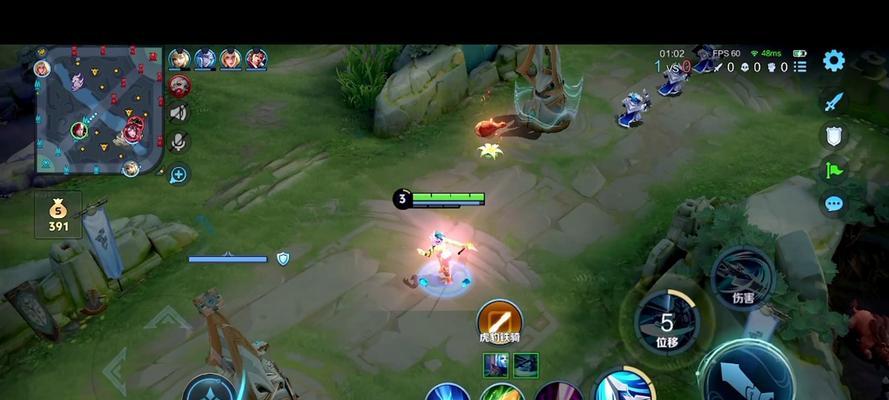Send the shield defend signal
The height and width of the screenshot is (400, 889).
[x=833, y=136]
